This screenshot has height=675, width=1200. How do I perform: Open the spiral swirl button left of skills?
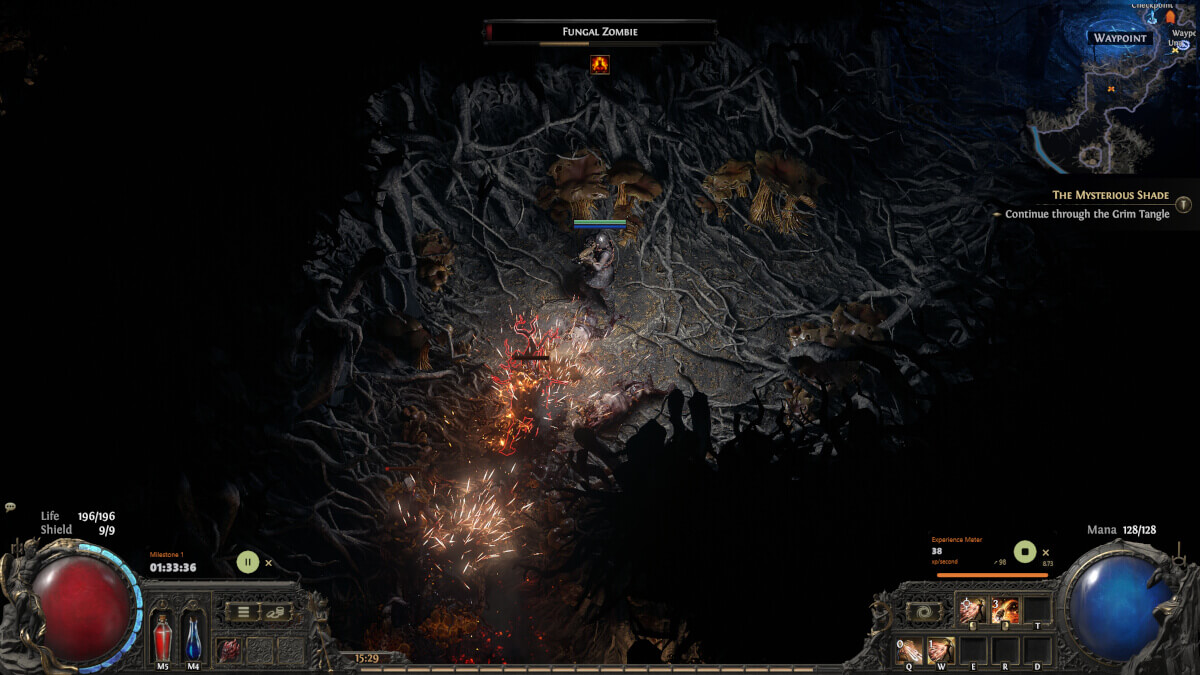click(x=922, y=611)
